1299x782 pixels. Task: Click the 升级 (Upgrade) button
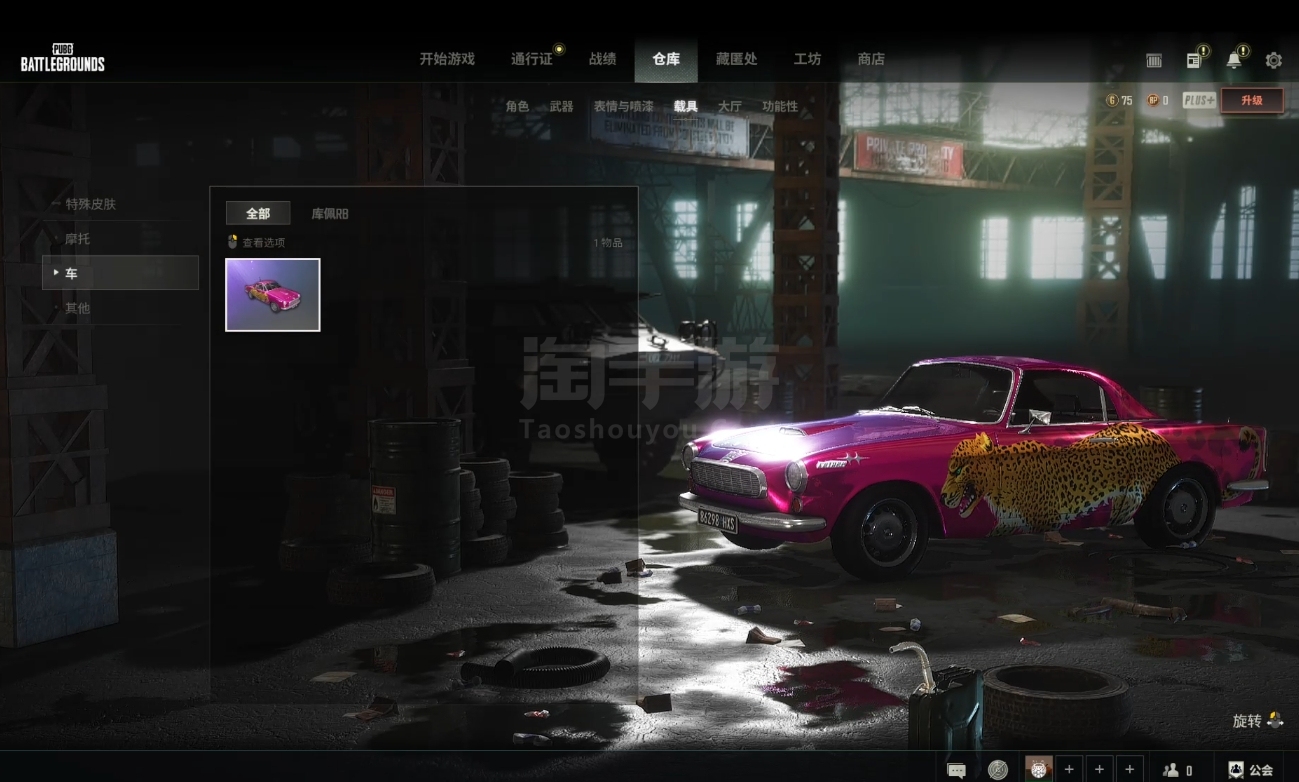[x=1252, y=100]
